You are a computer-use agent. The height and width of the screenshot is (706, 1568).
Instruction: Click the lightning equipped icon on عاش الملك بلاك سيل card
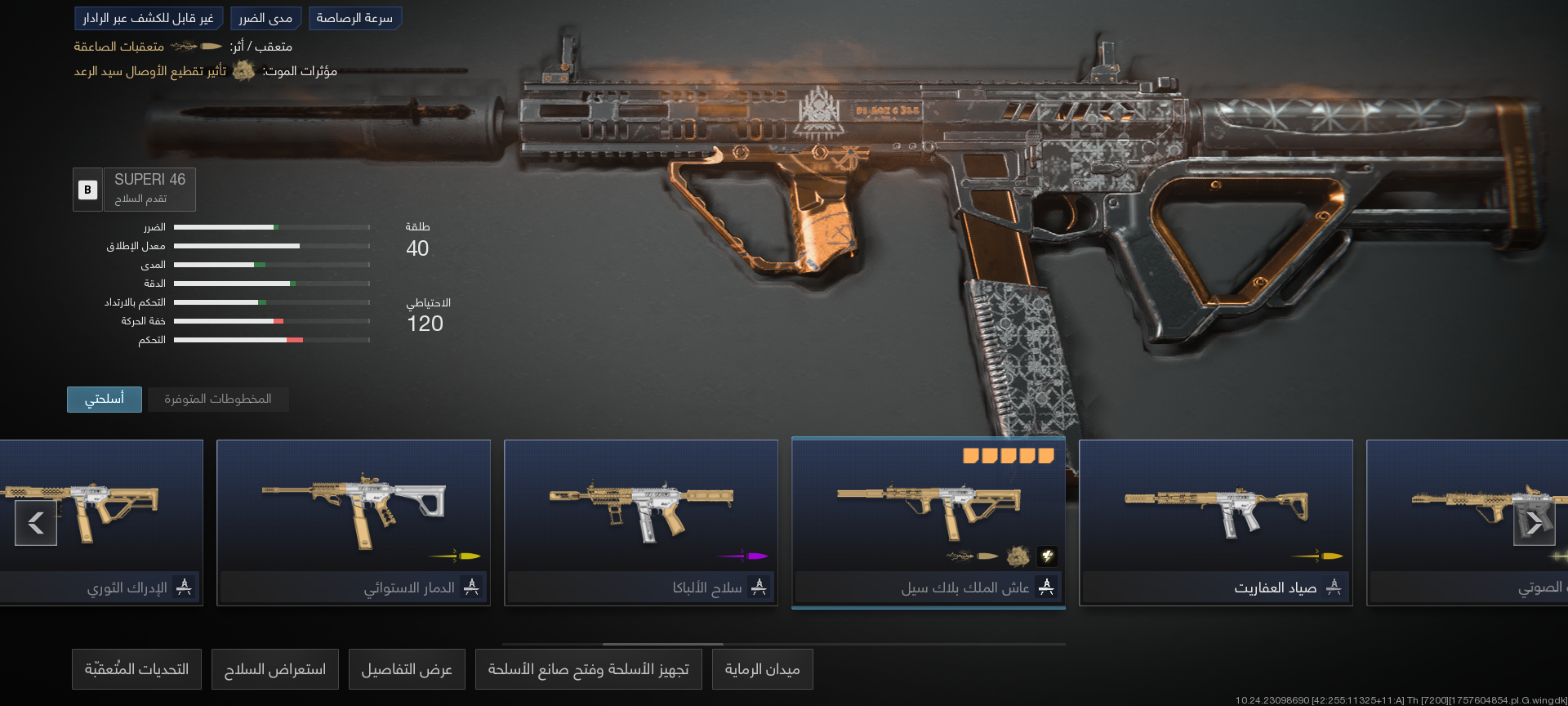(x=1047, y=556)
